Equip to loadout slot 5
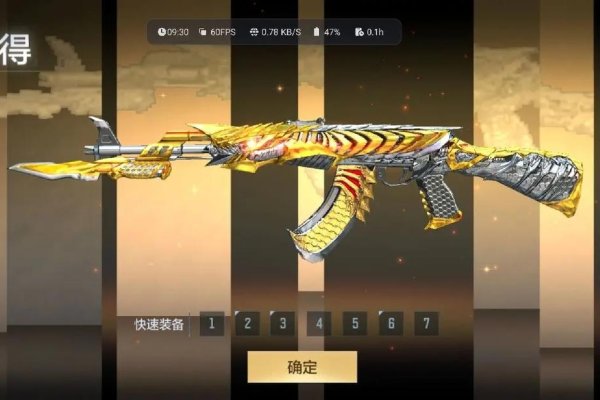The width and height of the screenshot is (600, 400). (x=355, y=324)
